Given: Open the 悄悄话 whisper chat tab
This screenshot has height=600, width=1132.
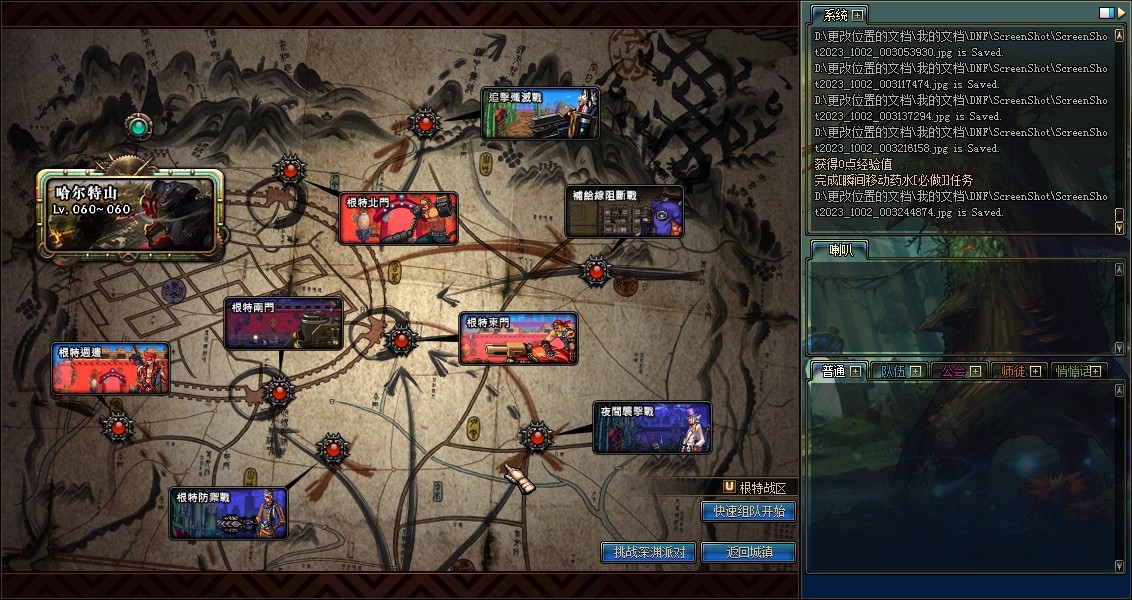Looking at the screenshot, I should [x=1074, y=371].
